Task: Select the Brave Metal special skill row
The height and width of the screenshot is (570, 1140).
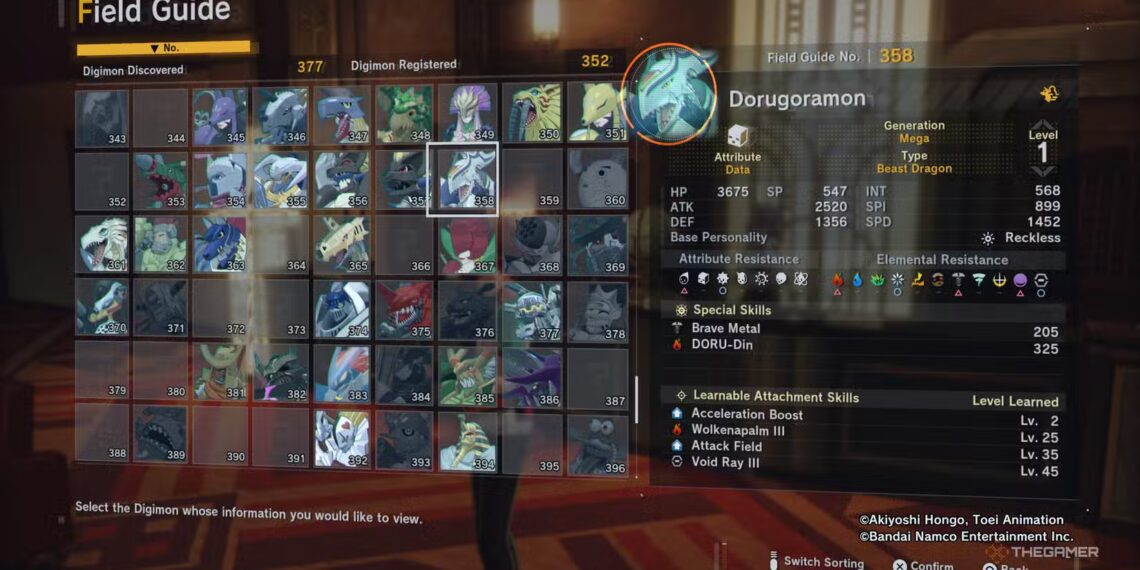Action: (865, 329)
